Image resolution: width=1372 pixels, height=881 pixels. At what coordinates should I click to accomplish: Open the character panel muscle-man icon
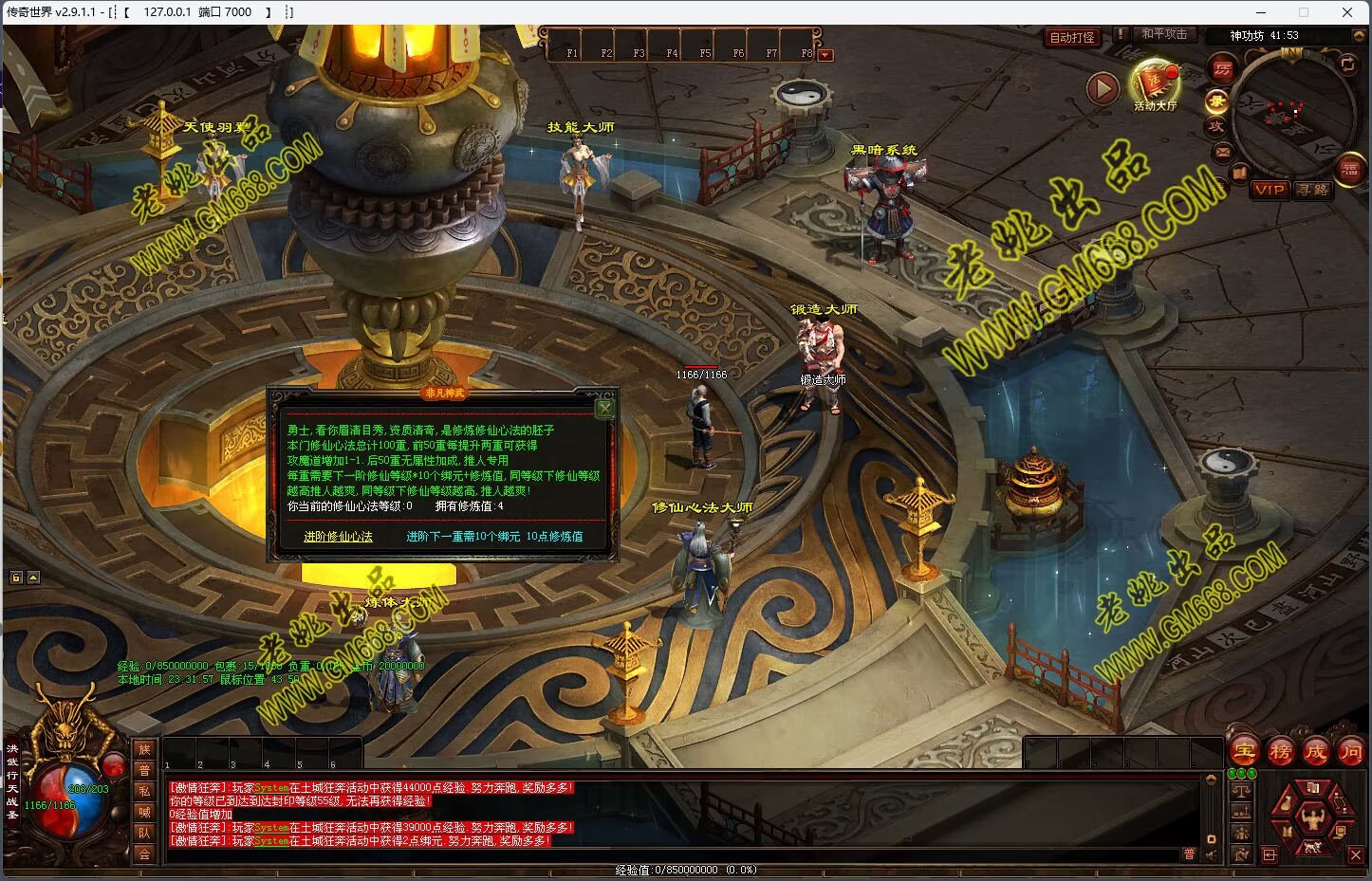point(1313,815)
